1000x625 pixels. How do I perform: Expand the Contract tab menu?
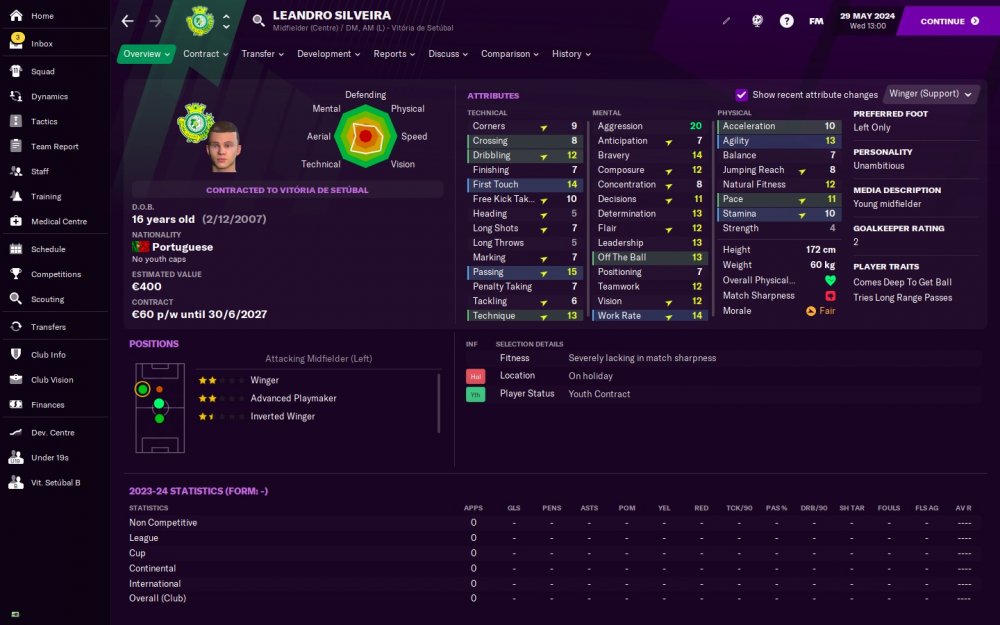[205, 54]
